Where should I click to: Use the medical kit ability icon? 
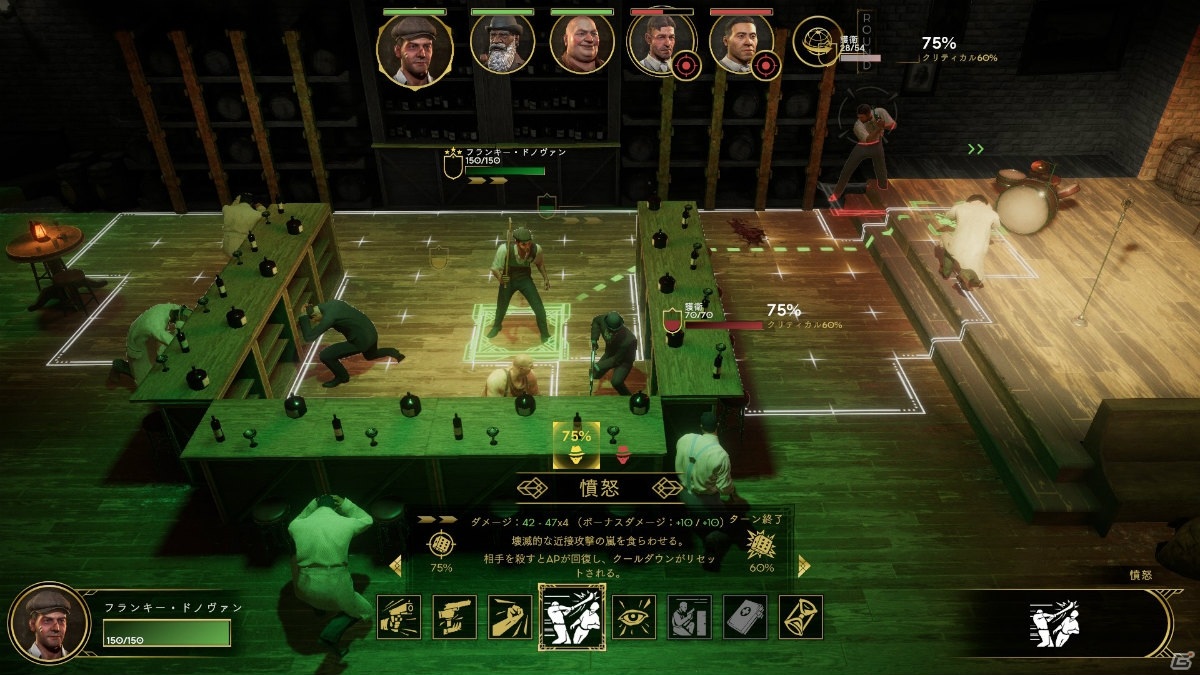point(745,617)
